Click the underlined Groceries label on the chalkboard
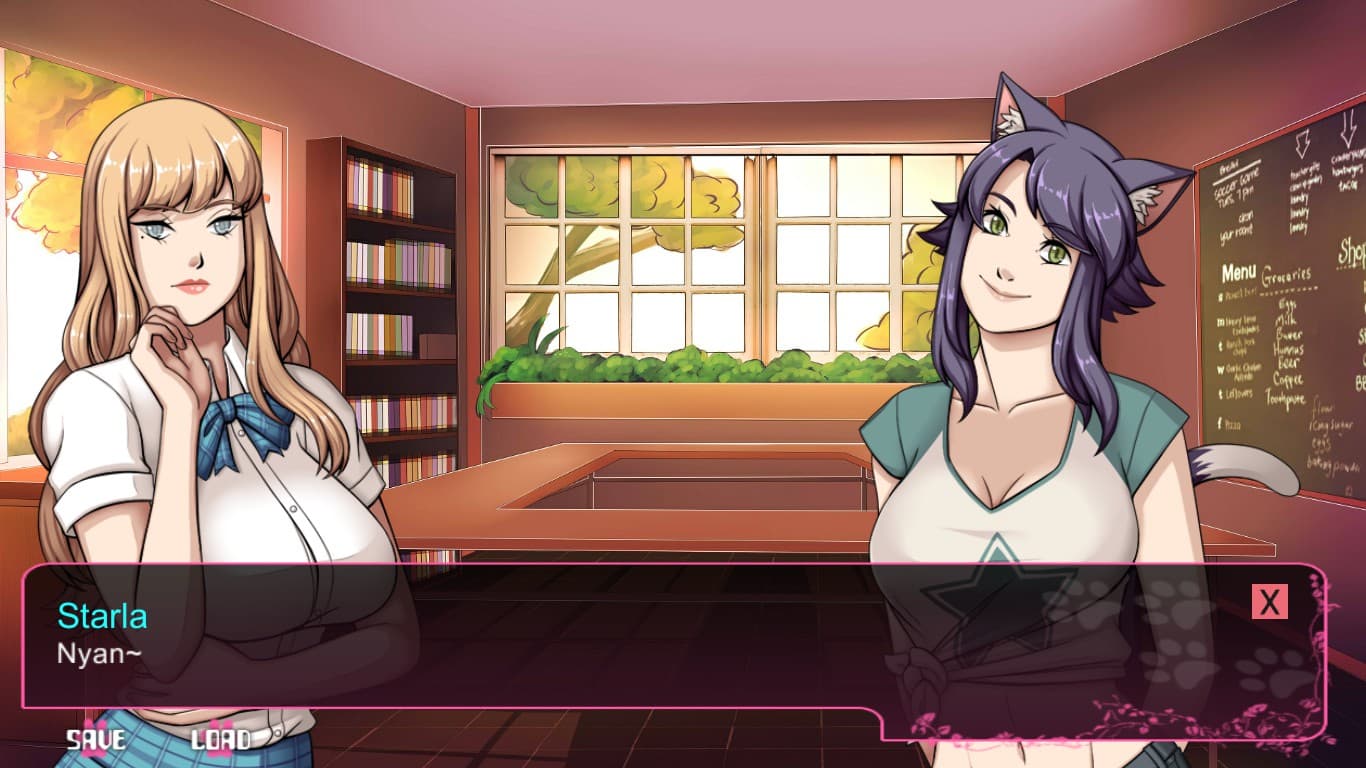Screen dimensions: 1366x768 pyautogui.click(x=1286, y=274)
